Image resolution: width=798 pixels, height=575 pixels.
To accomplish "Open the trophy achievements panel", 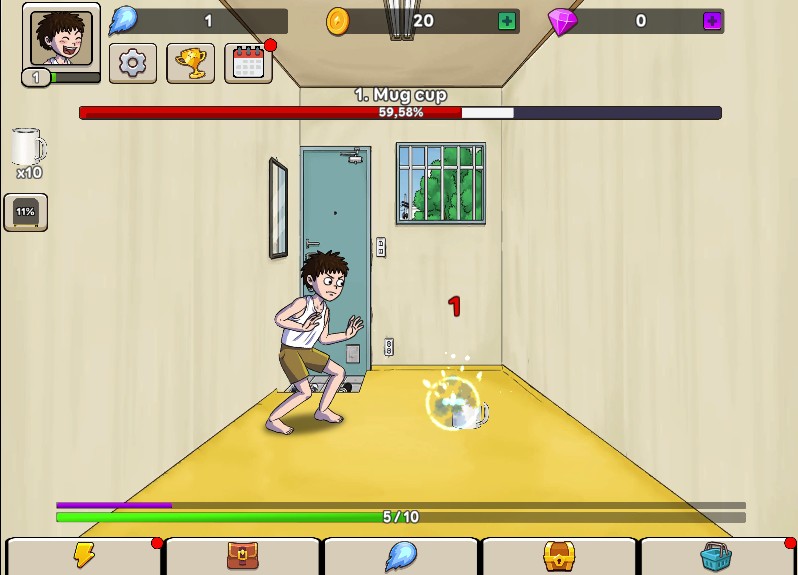I will (x=190, y=63).
